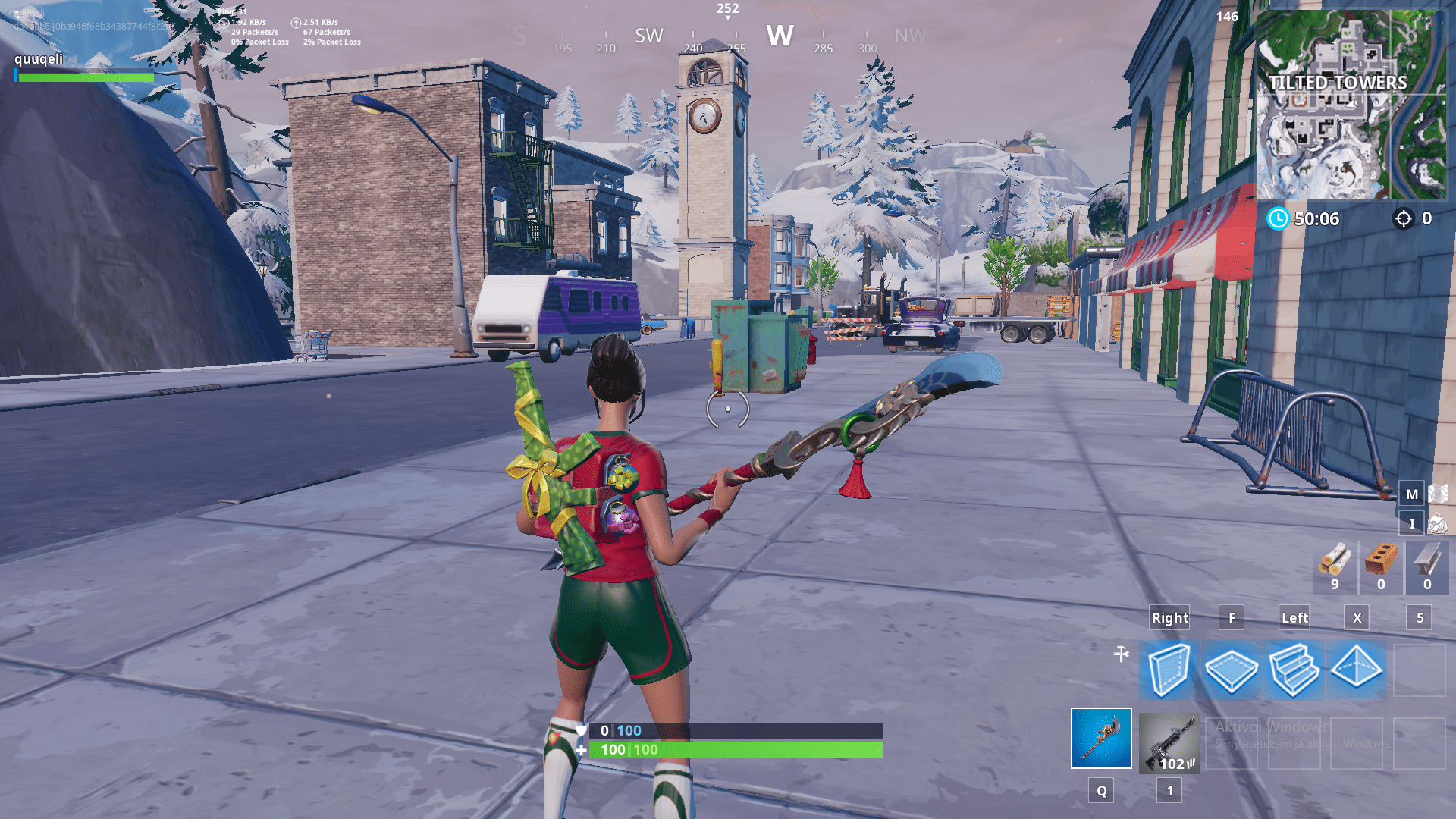This screenshot has width=1456, height=819.
Task: Click the storm timer clock icon
Action: (x=1279, y=220)
